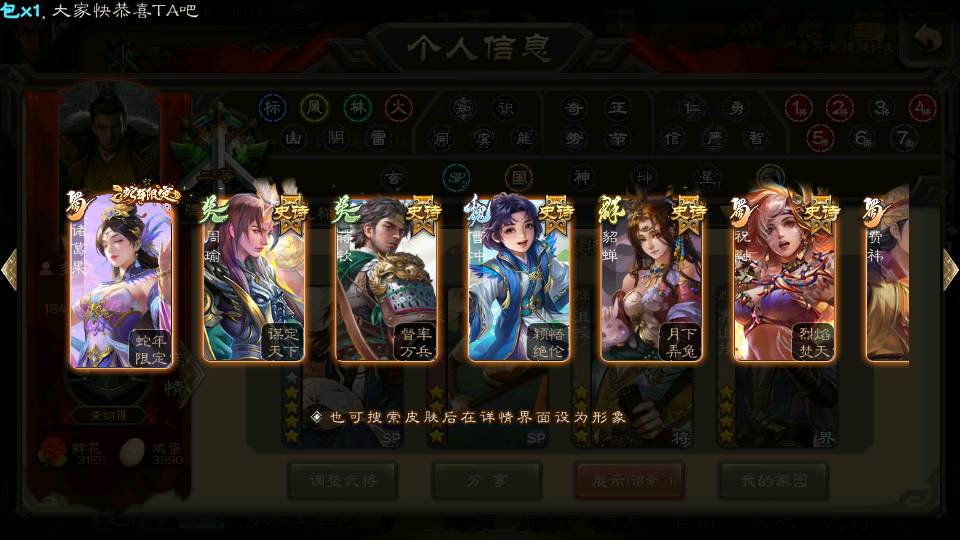Open 我的家园 my home

773,480
